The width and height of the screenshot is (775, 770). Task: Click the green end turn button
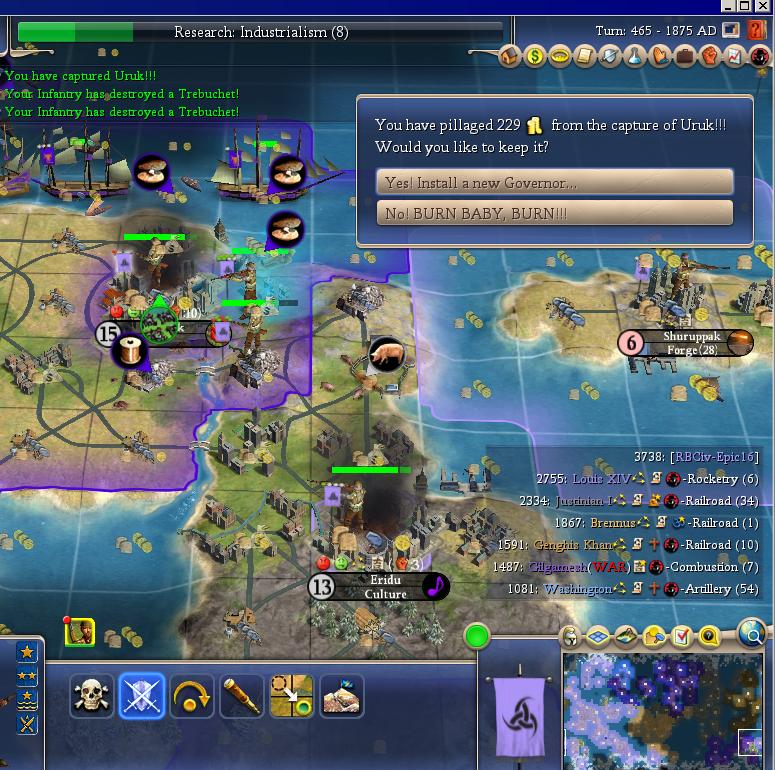[478, 636]
